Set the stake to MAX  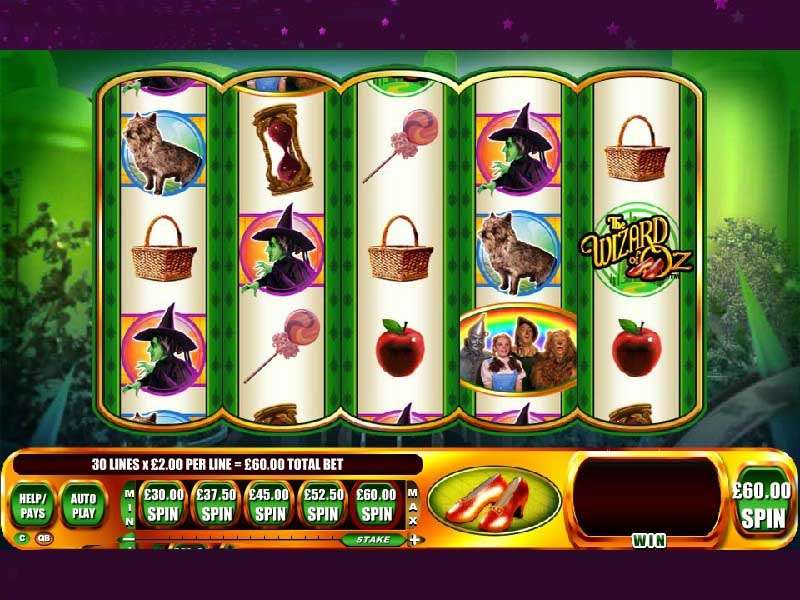tap(413, 504)
